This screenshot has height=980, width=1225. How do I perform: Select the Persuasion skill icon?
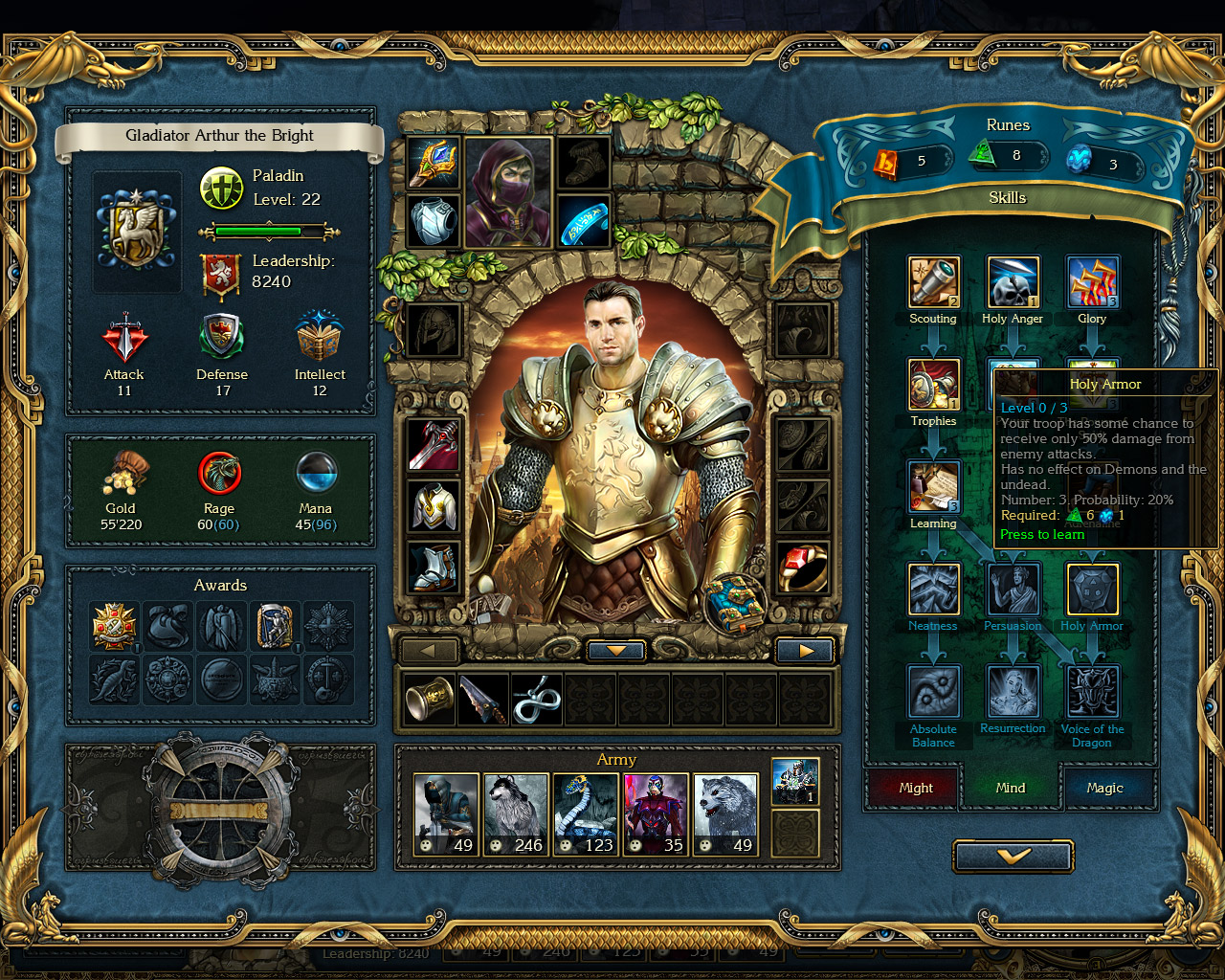point(1013,588)
